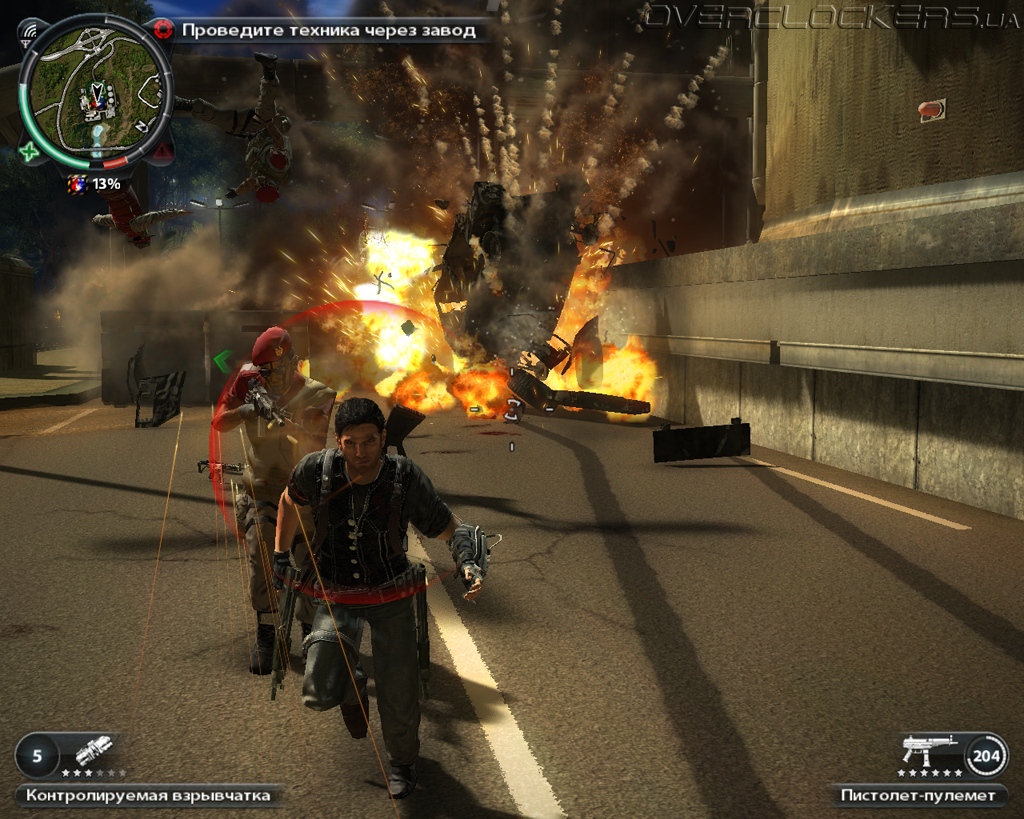1024x819 pixels.
Task: Click the green plus marker beside minimap
Action: coord(29,152)
